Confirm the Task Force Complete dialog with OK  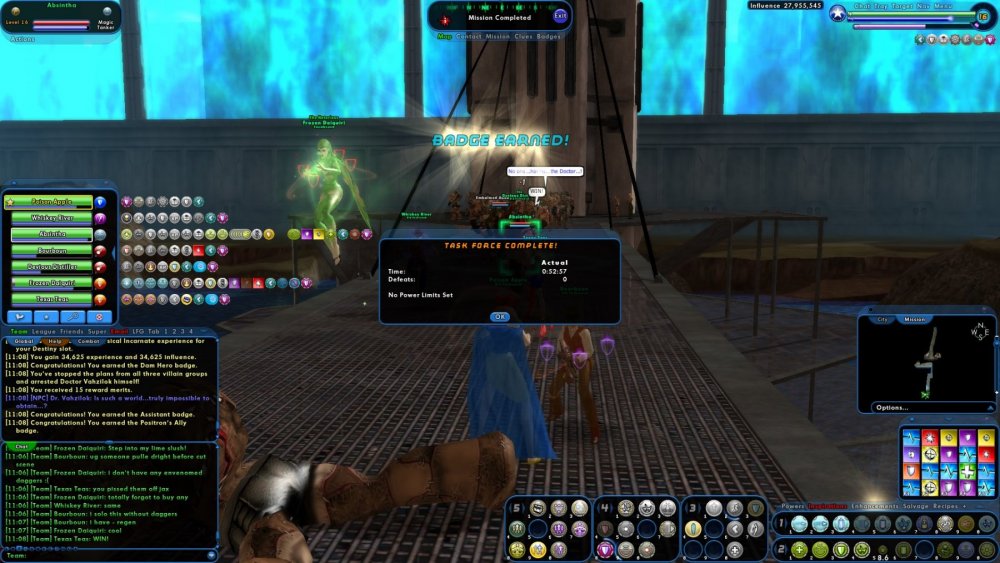click(x=499, y=316)
